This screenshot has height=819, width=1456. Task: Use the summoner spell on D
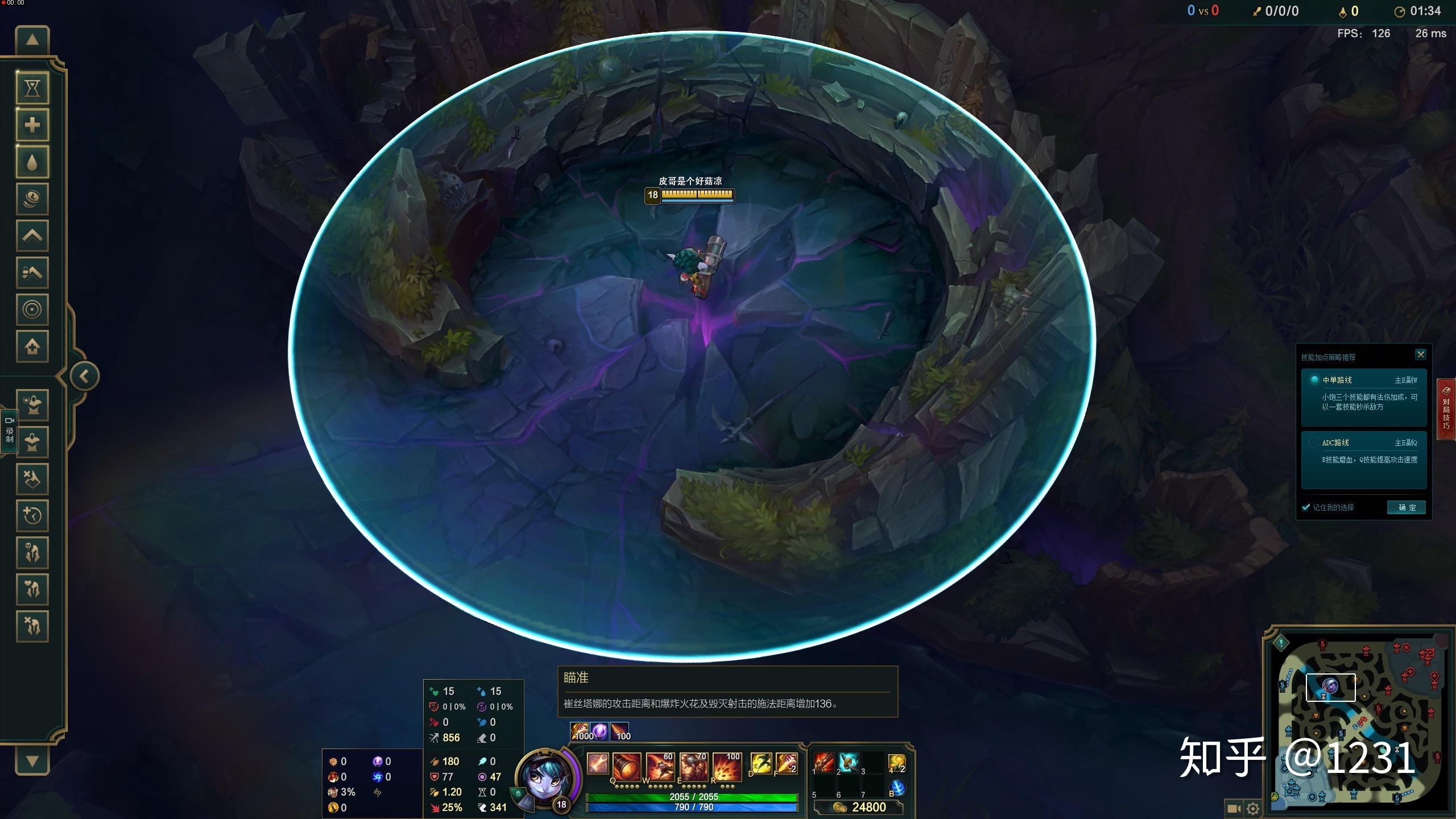coord(761,763)
